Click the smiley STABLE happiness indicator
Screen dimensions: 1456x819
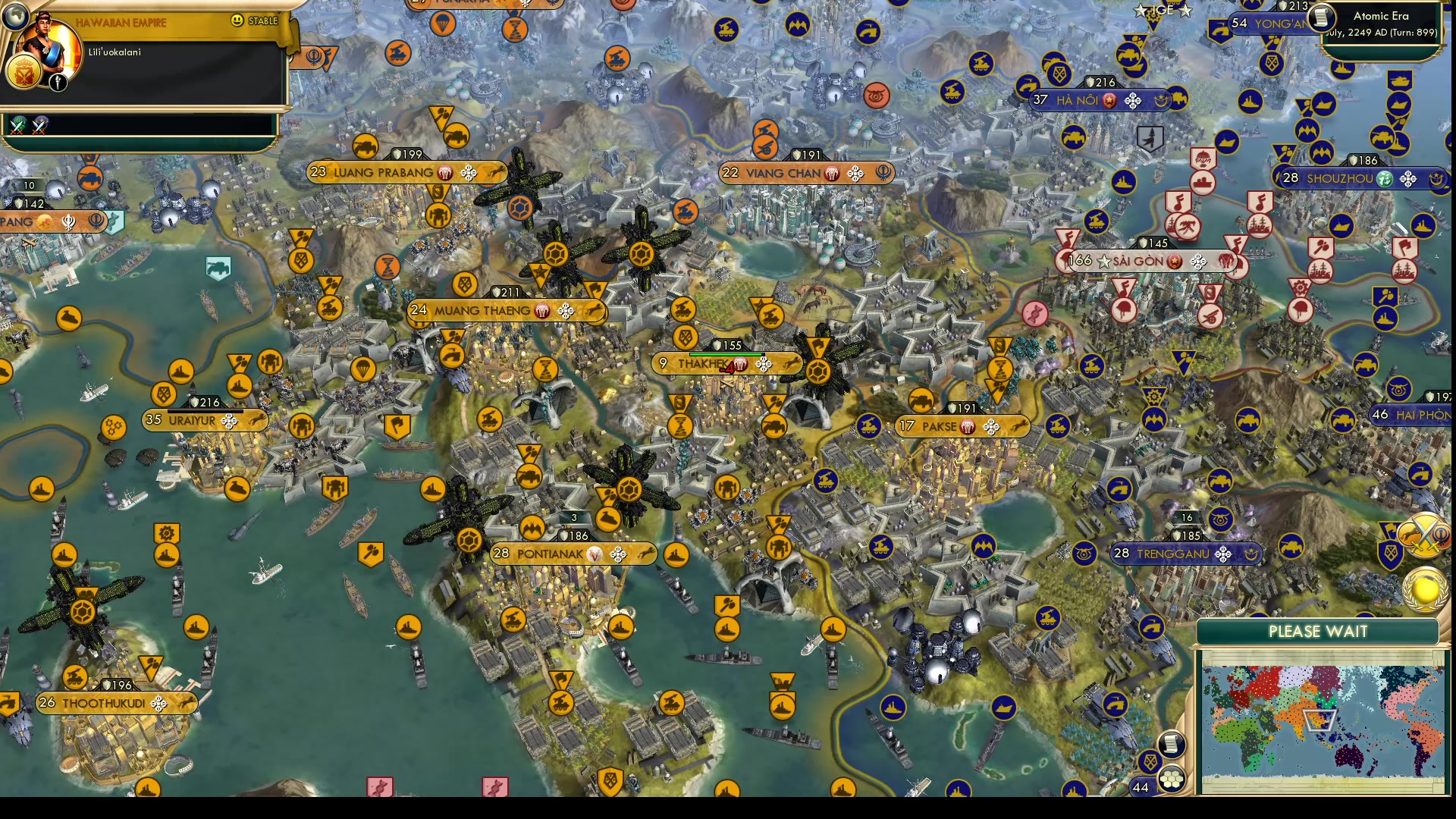pos(237,21)
